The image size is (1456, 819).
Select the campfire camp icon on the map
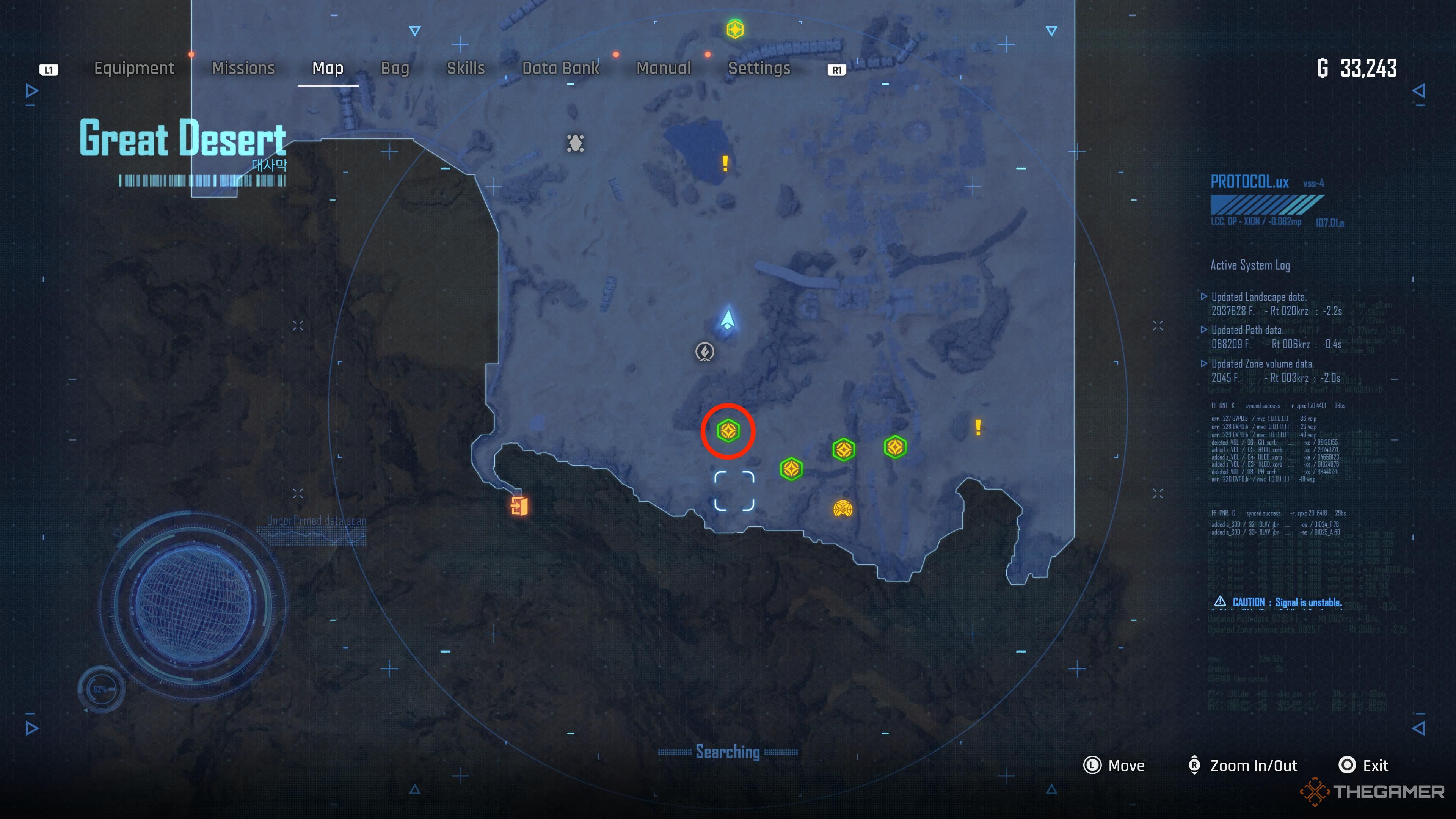(x=704, y=351)
